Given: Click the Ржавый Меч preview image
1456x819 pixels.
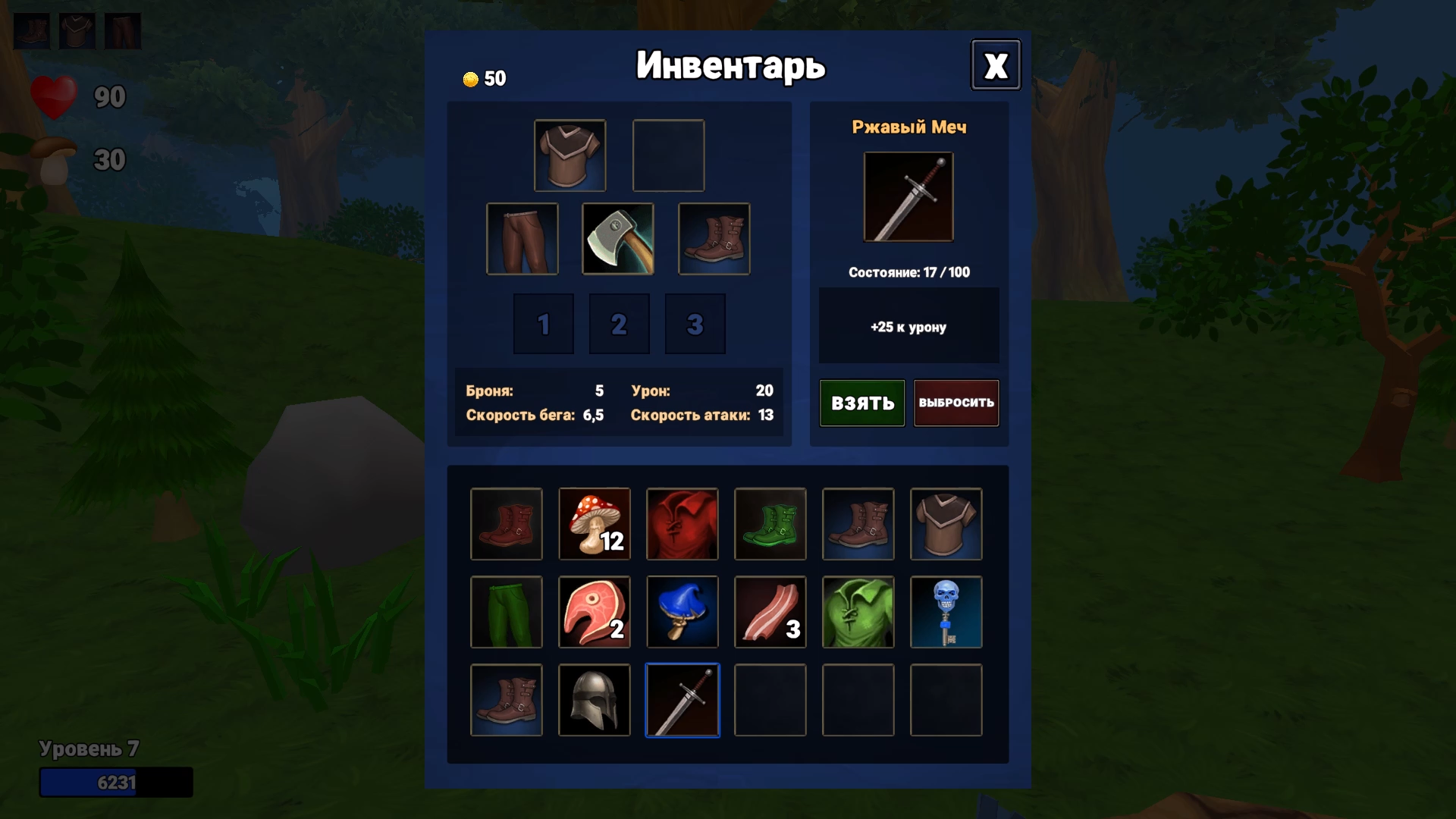Looking at the screenshot, I should click(908, 196).
